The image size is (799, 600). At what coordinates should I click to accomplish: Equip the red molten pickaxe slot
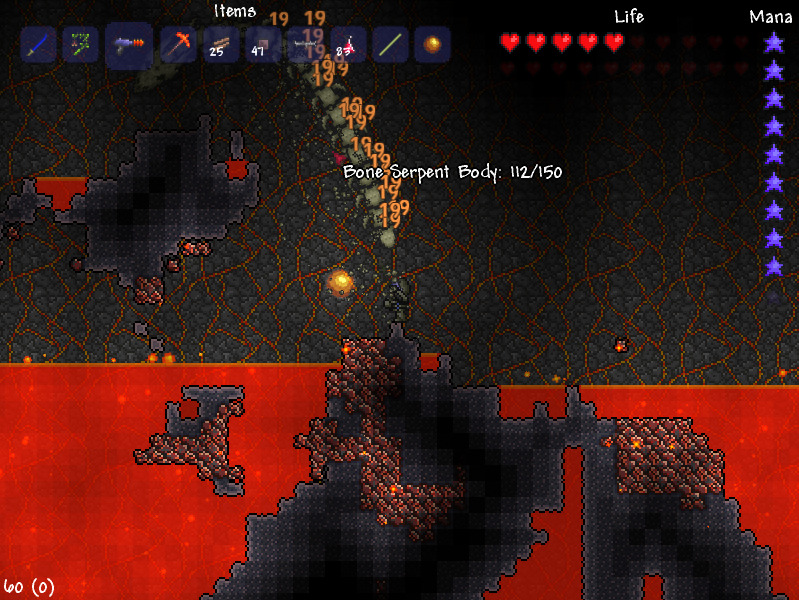click(x=178, y=45)
